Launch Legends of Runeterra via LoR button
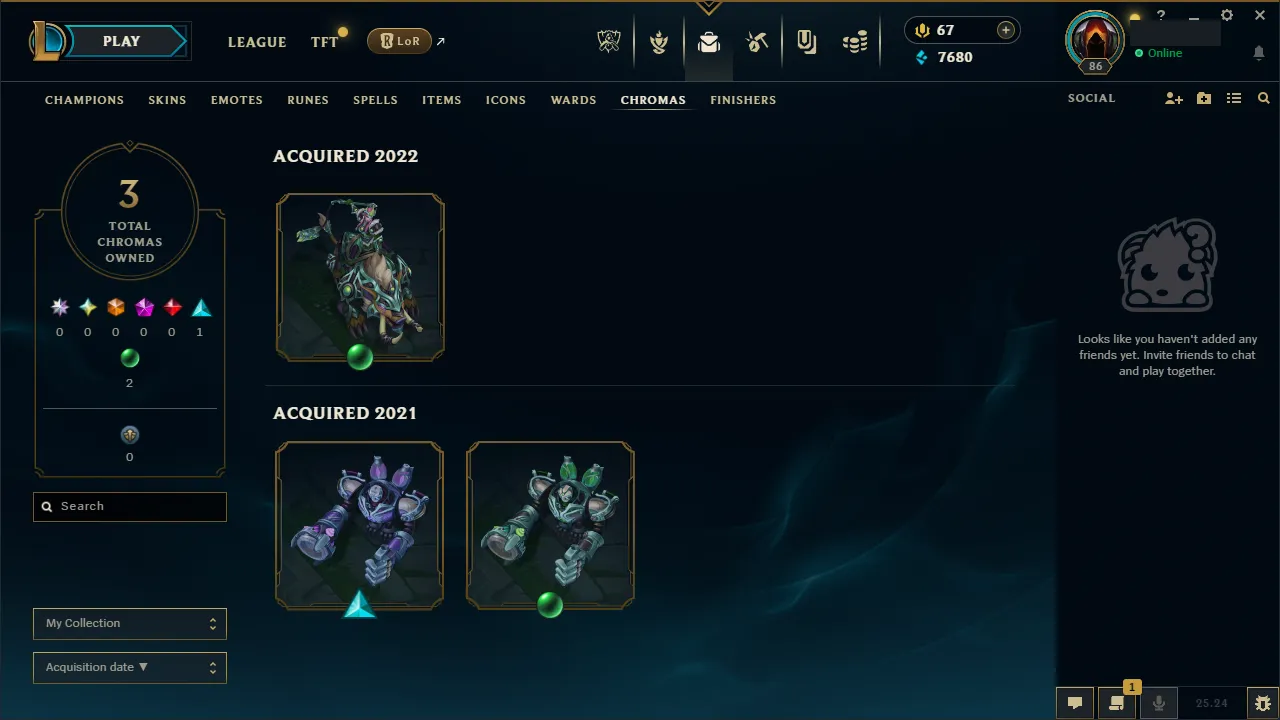Screen dimensions: 1280x720 [x=399, y=41]
